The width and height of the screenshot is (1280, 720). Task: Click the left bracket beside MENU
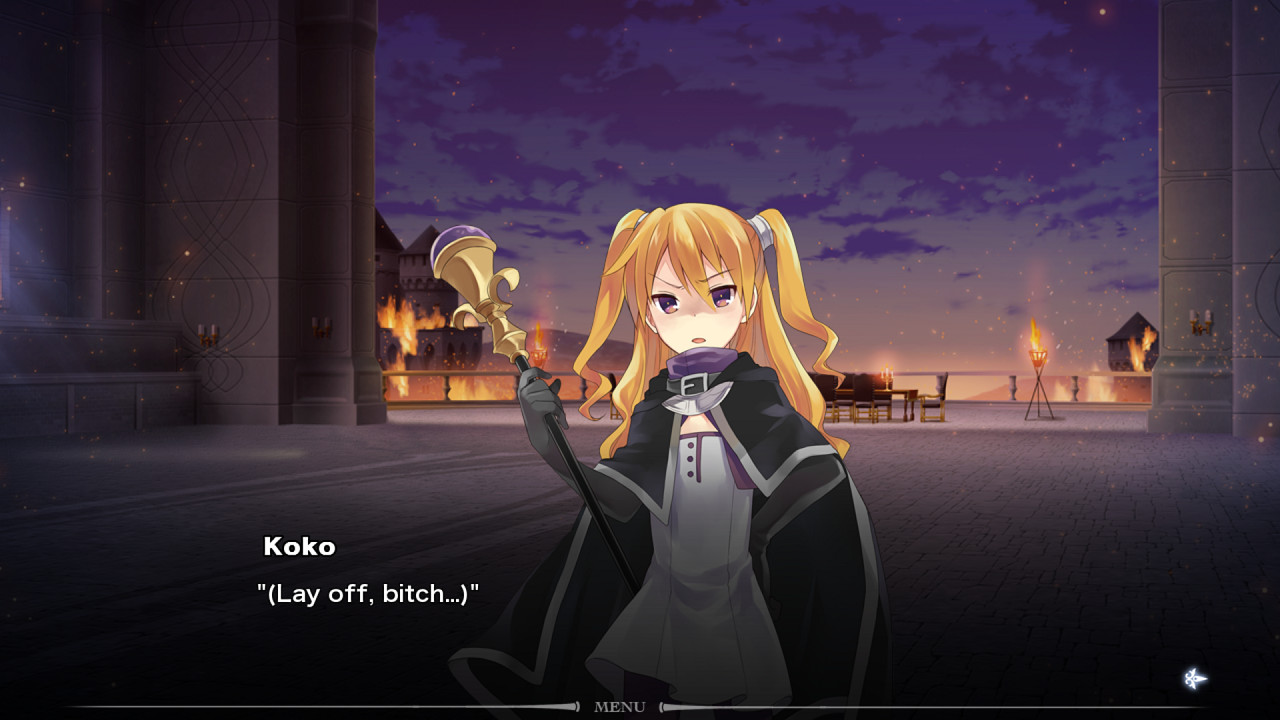pos(576,707)
